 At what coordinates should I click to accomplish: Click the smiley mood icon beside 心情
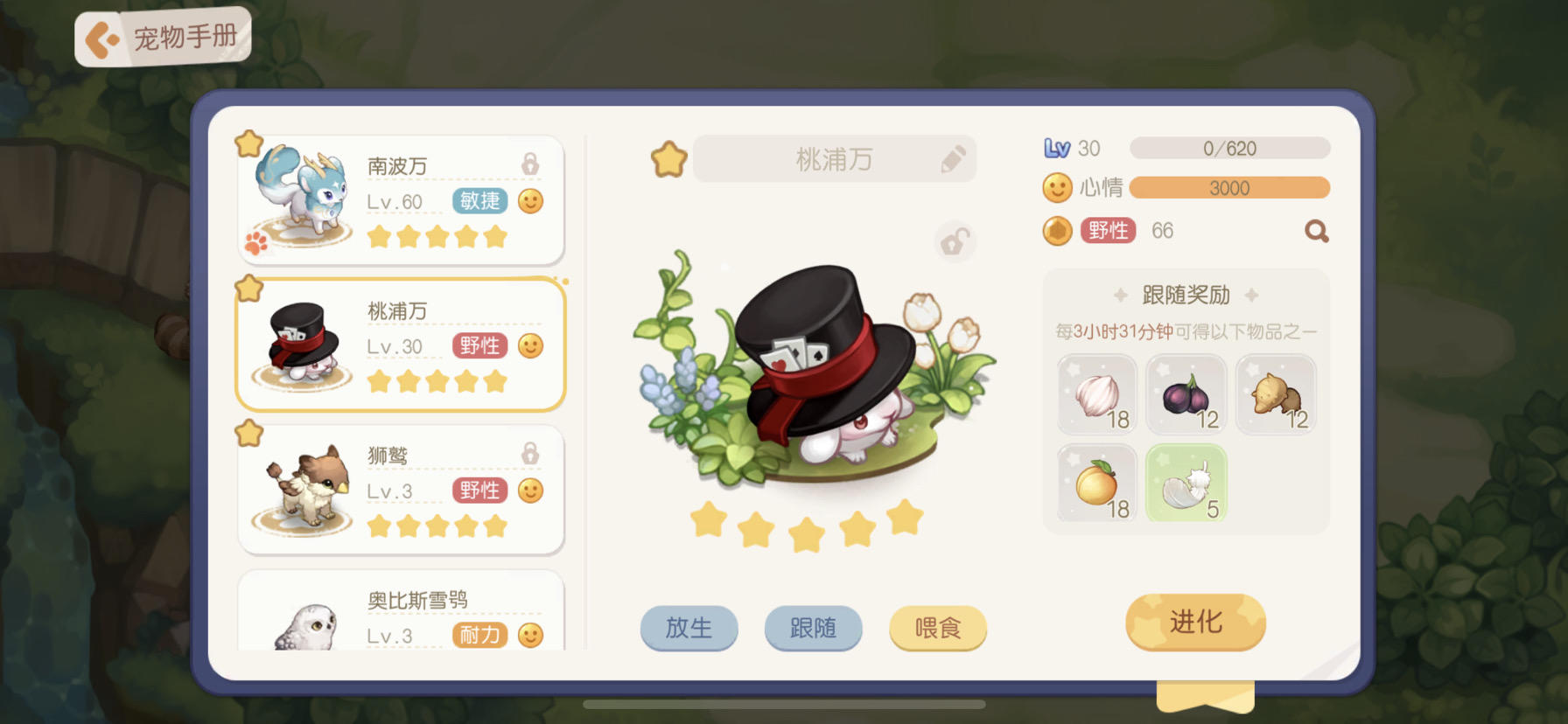click(x=1057, y=187)
